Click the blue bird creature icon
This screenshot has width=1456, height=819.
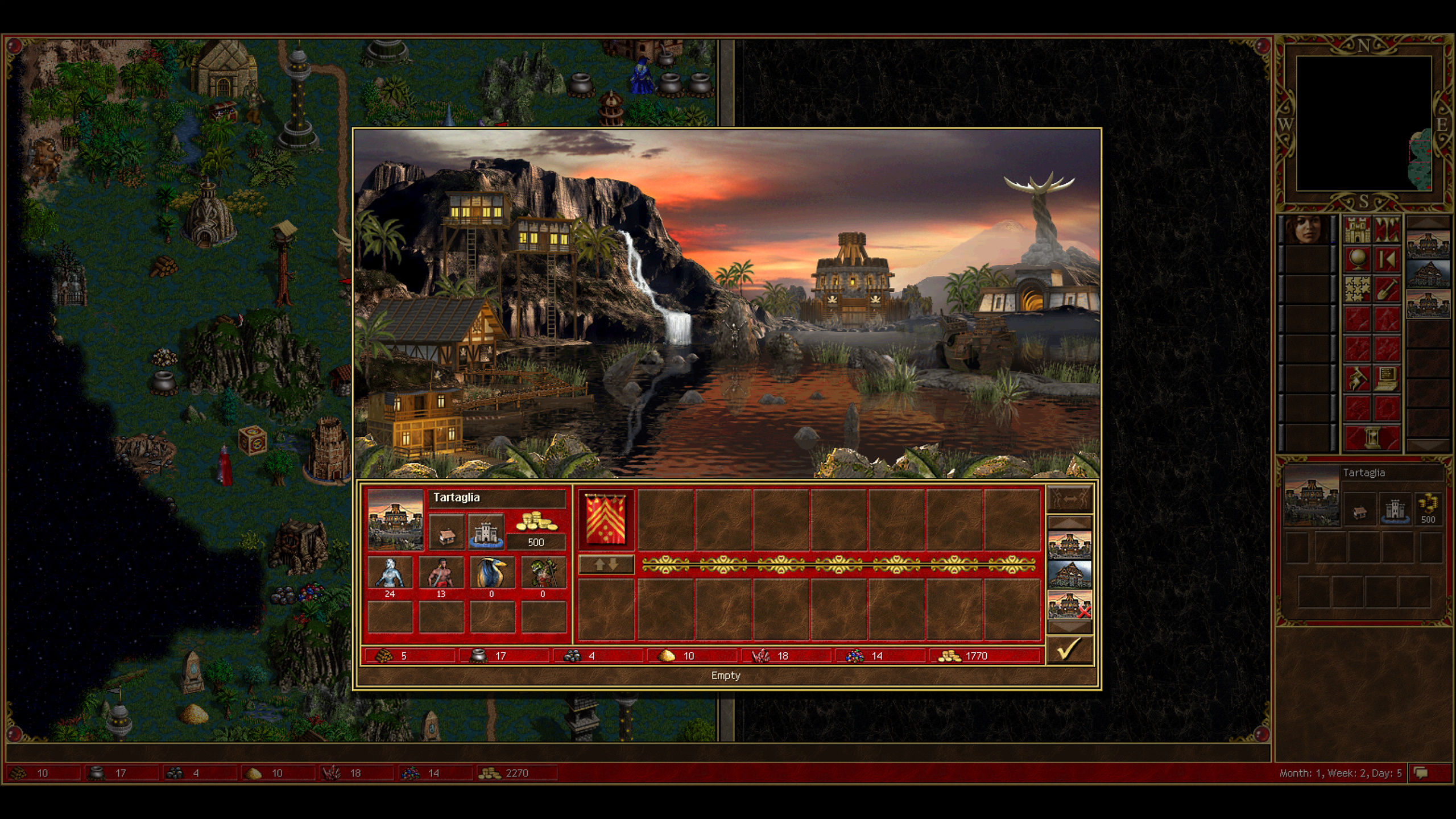pyautogui.click(x=492, y=572)
